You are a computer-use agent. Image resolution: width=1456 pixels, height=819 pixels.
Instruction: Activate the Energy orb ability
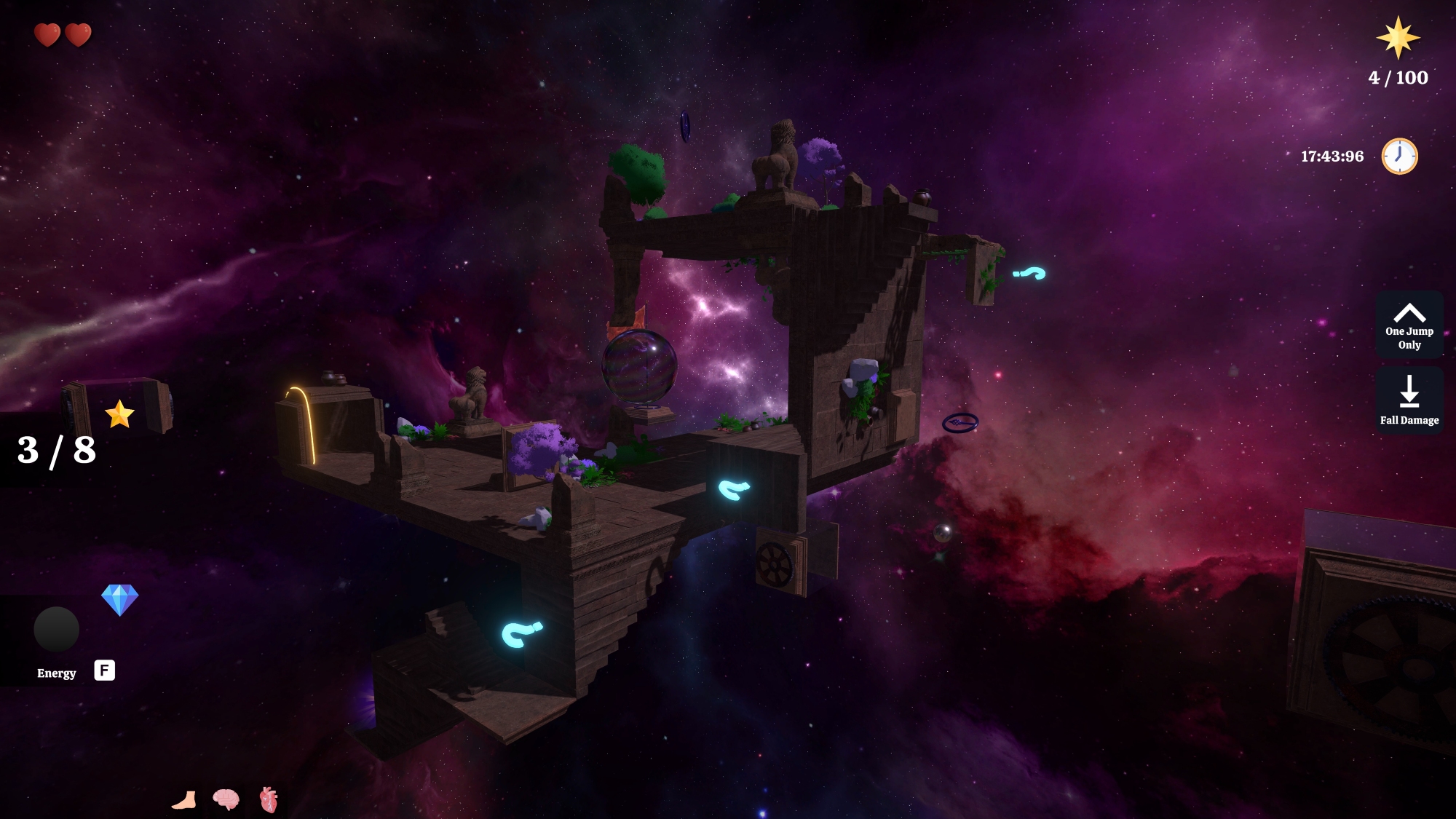pyautogui.click(x=56, y=629)
